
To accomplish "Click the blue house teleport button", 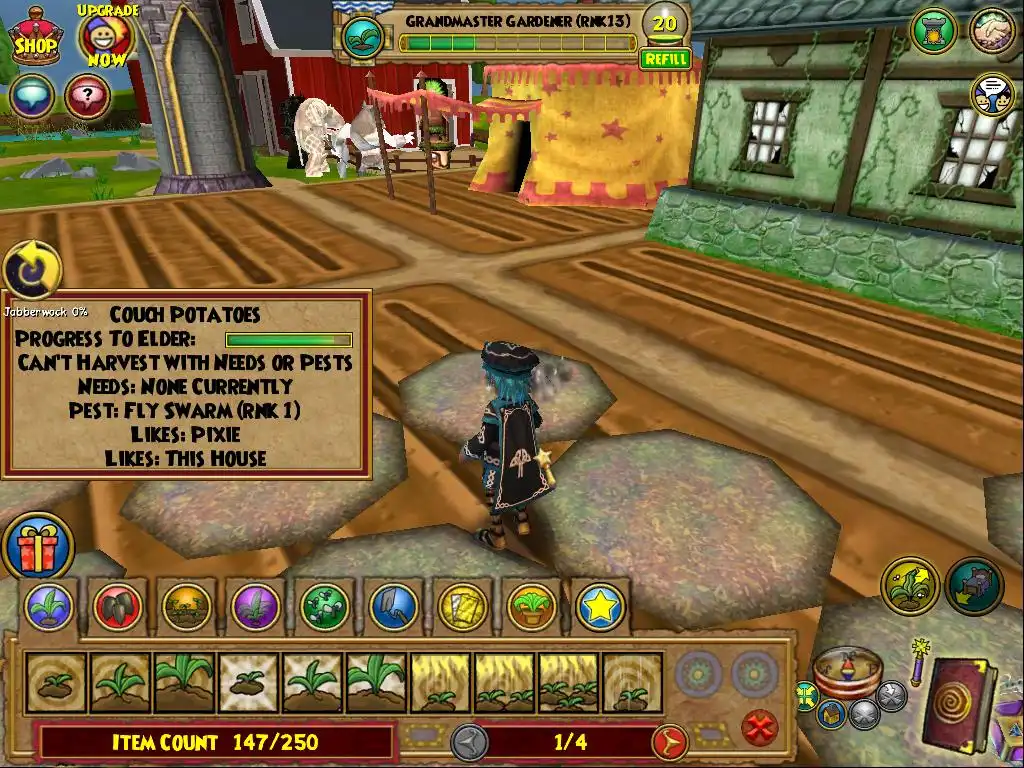I will [x=829, y=713].
